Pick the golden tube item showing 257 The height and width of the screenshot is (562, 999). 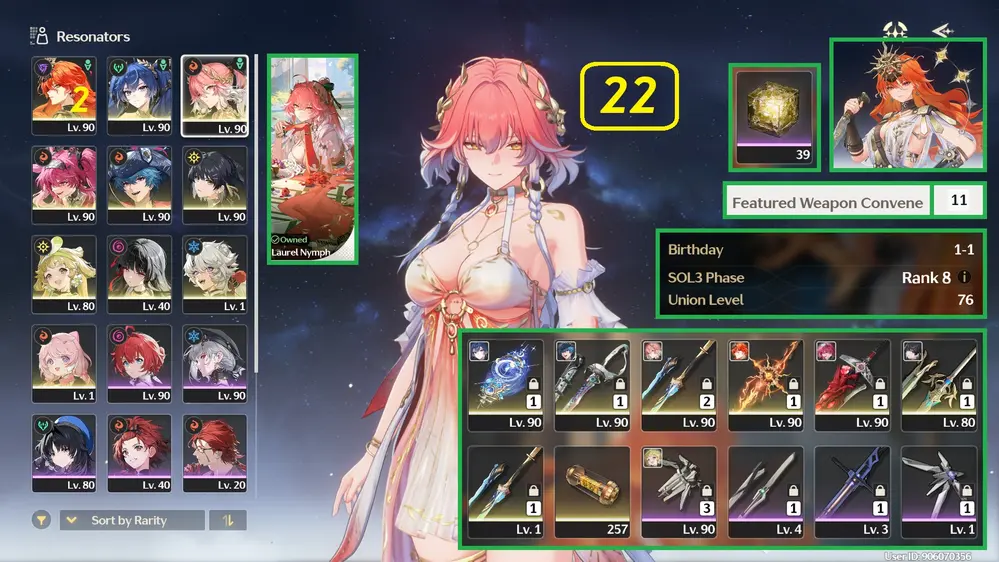tap(592, 491)
